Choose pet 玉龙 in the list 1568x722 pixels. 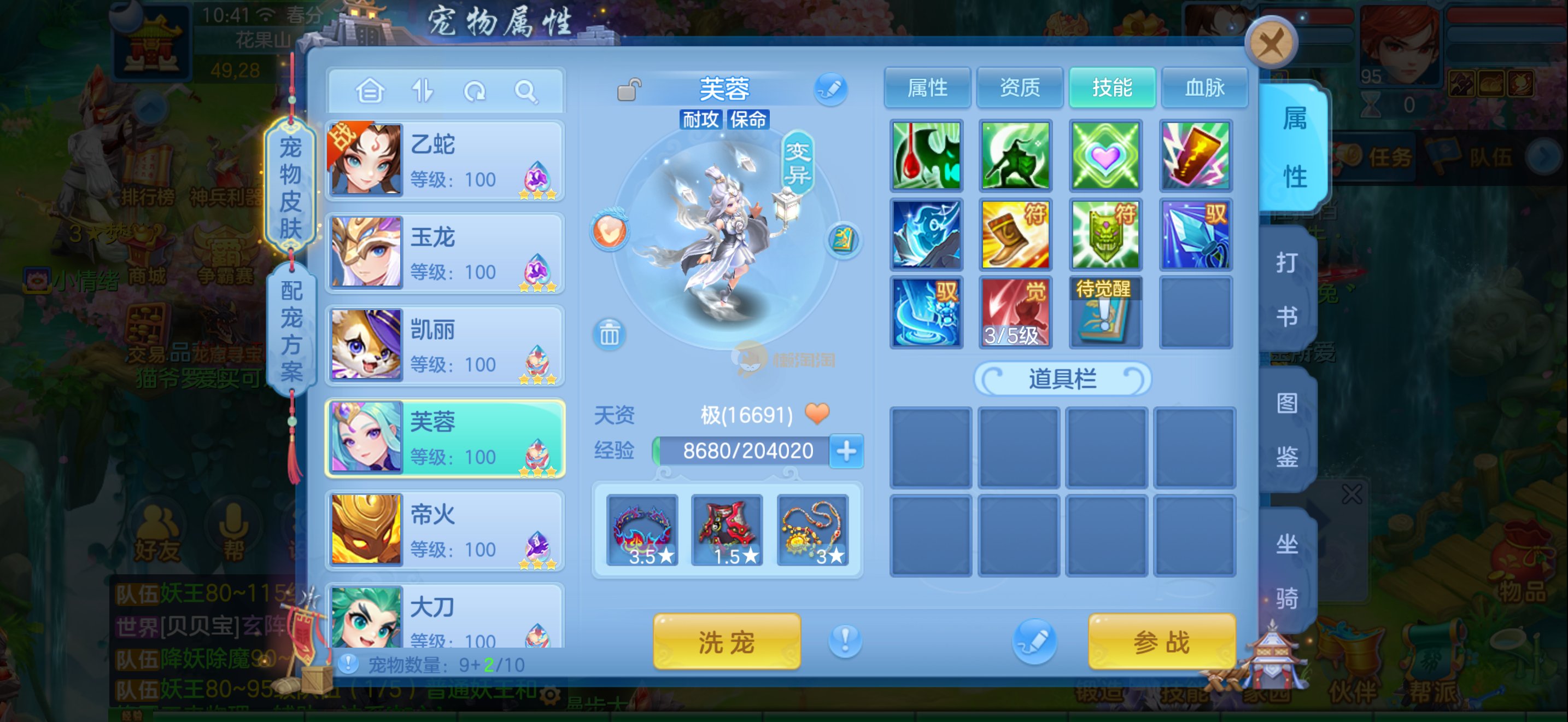(444, 253)
